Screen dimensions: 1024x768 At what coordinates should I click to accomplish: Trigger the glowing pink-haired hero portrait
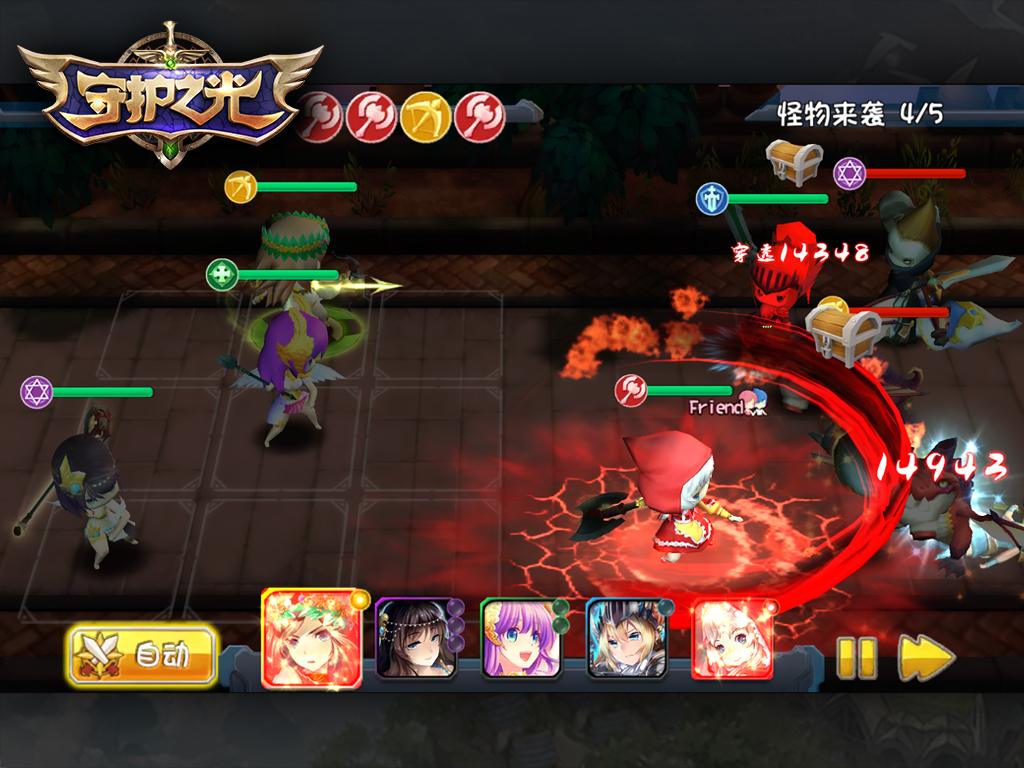pos(732,639)
